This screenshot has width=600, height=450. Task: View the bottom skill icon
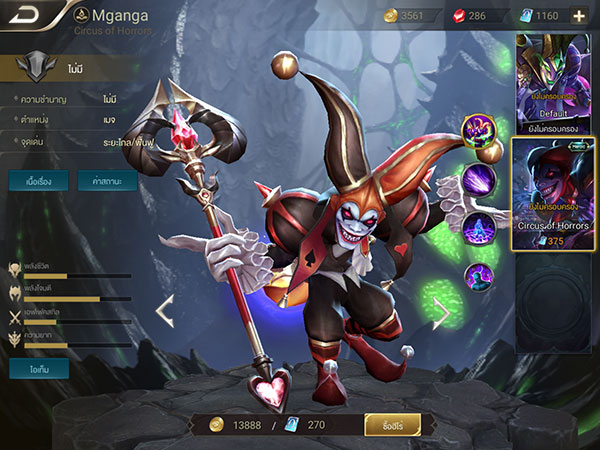[x=477, y=276]
